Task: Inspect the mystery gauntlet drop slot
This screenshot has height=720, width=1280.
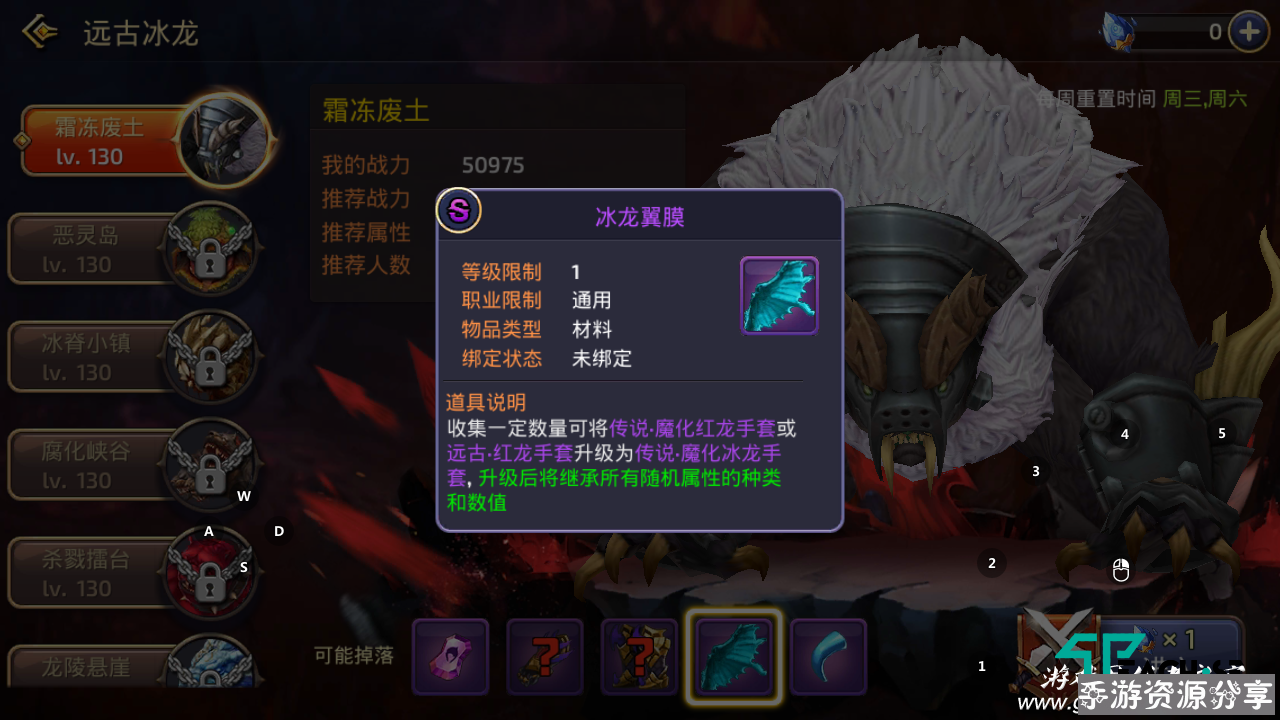Action: 545,656
